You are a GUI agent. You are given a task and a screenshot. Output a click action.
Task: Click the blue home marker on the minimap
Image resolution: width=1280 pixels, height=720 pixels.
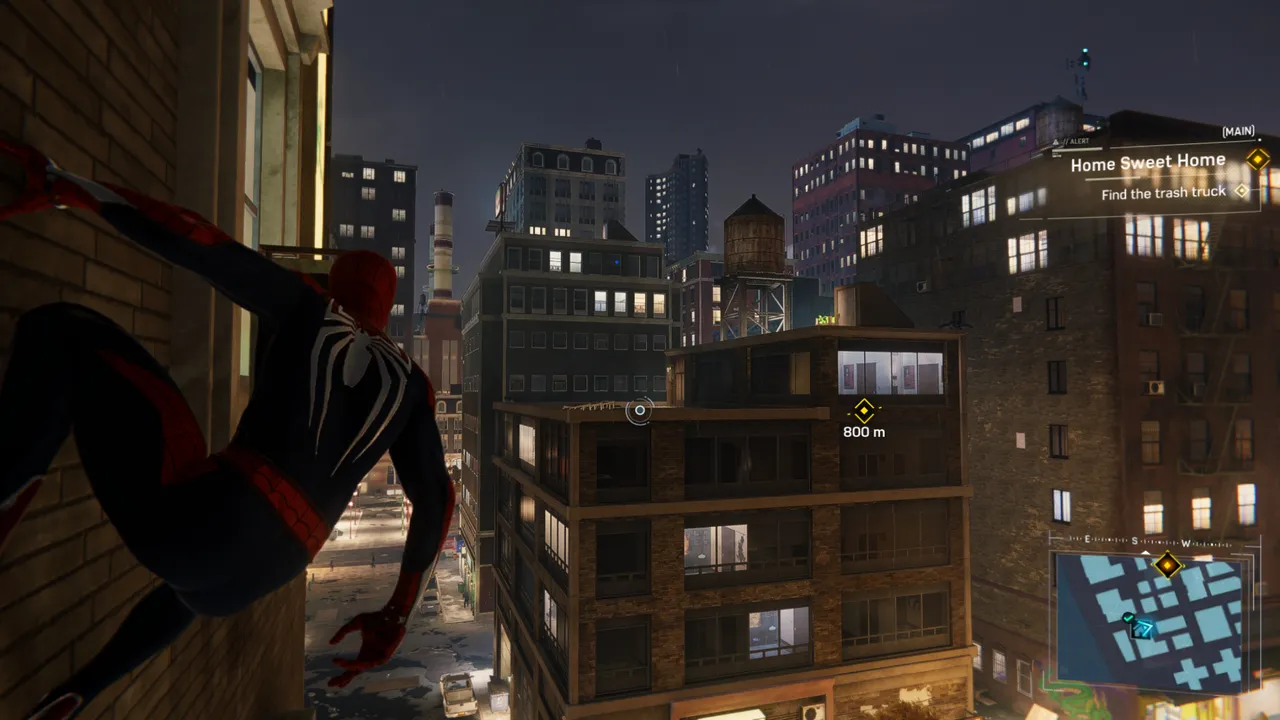(1142, 630)
